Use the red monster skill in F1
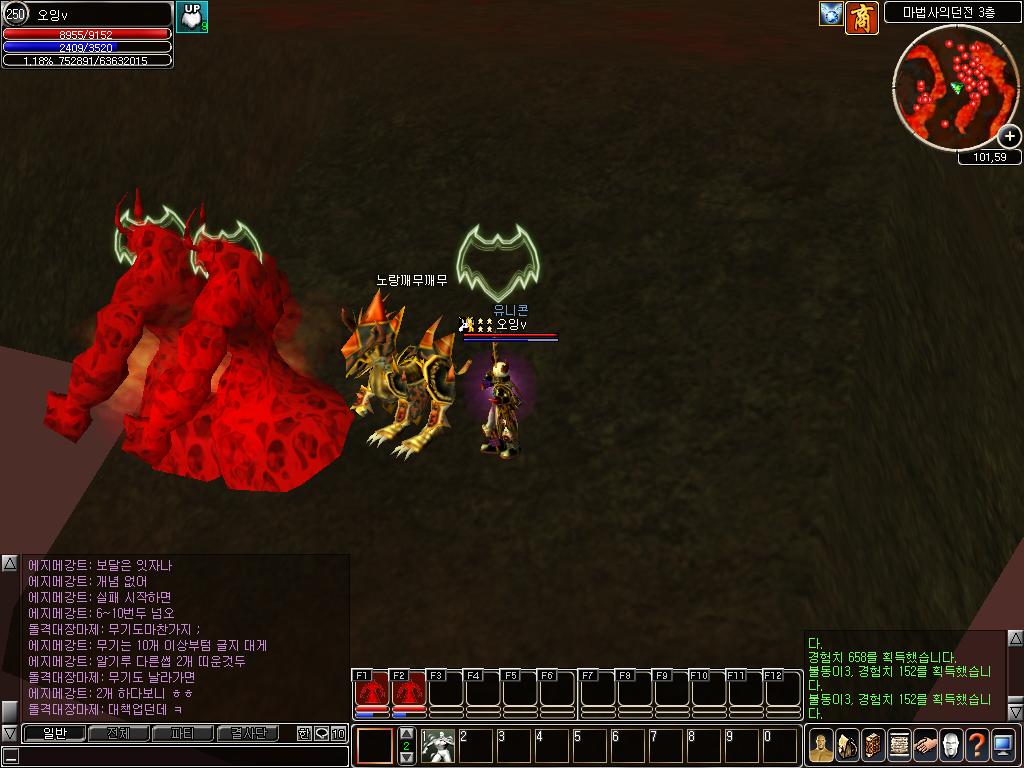 [372, 691]
